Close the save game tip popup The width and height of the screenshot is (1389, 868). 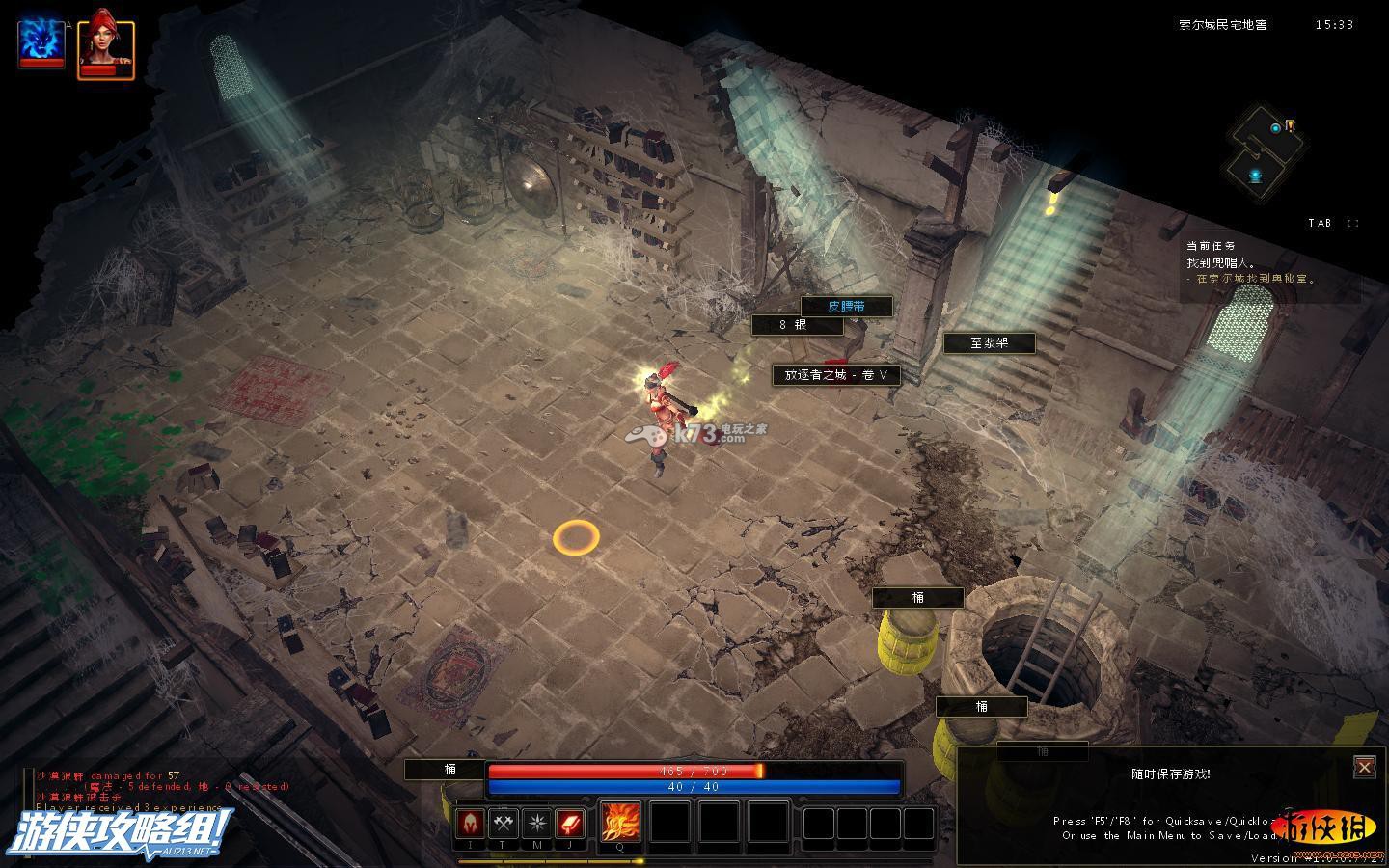tap(1364, 767)
